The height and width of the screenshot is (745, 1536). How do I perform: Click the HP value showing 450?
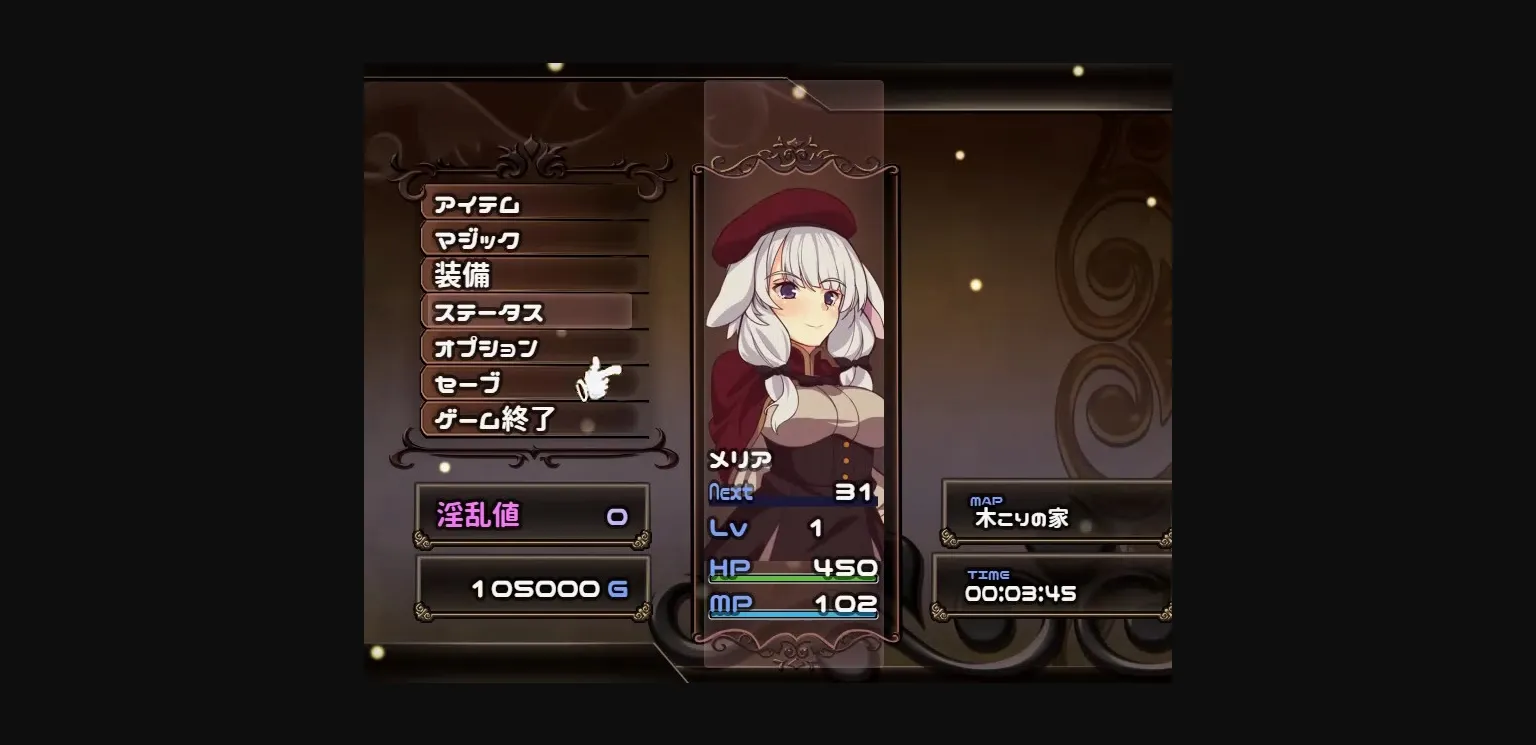click(845, 568)
